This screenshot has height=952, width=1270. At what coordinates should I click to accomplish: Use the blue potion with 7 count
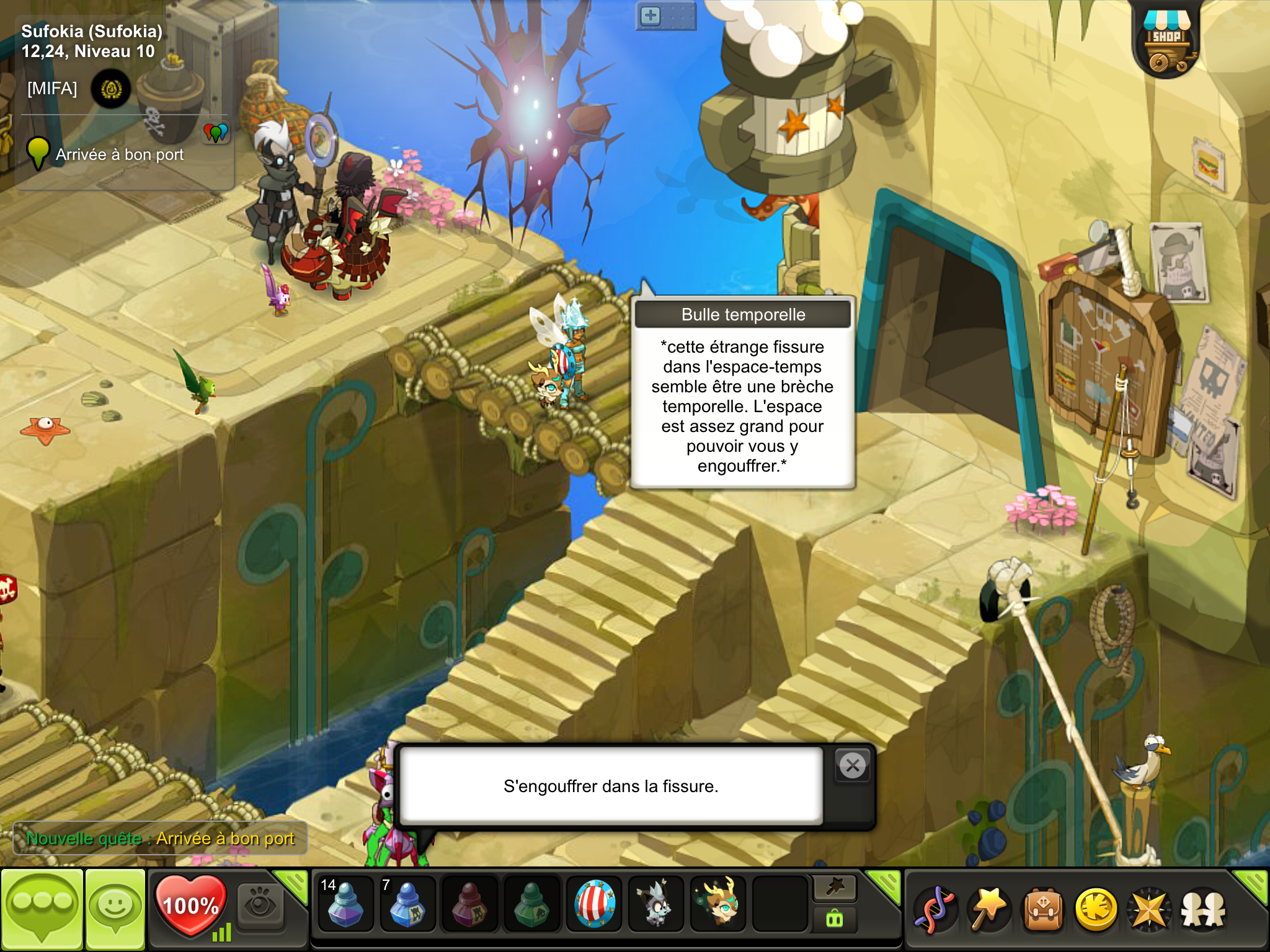[x=407, y=904]
